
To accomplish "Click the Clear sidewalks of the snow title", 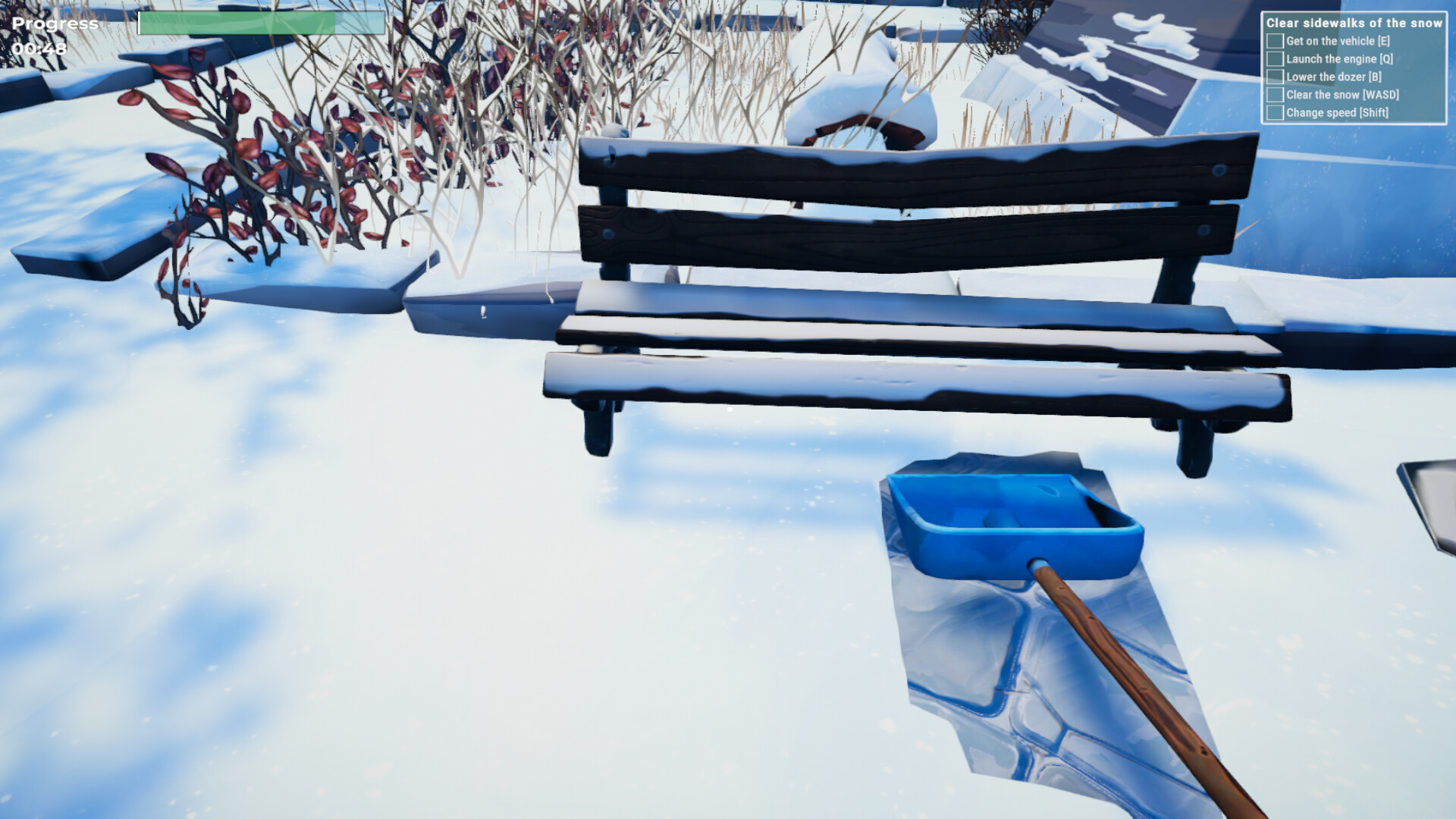I will 1354,23.
